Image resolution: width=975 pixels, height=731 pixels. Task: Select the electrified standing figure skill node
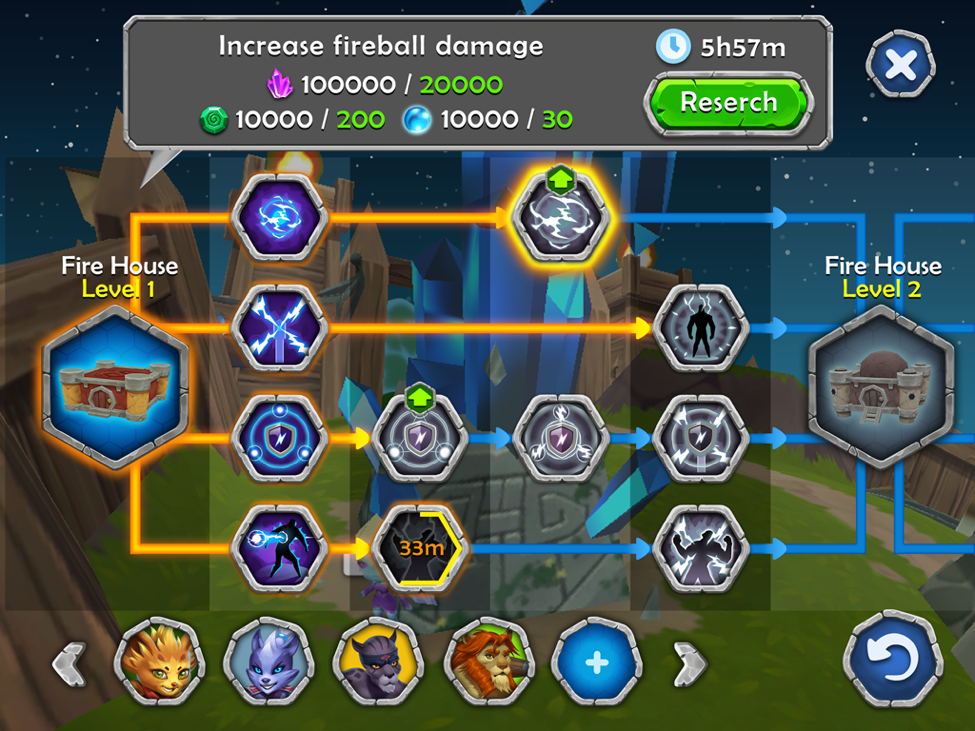pyautogui.click(x=700, y=327)
